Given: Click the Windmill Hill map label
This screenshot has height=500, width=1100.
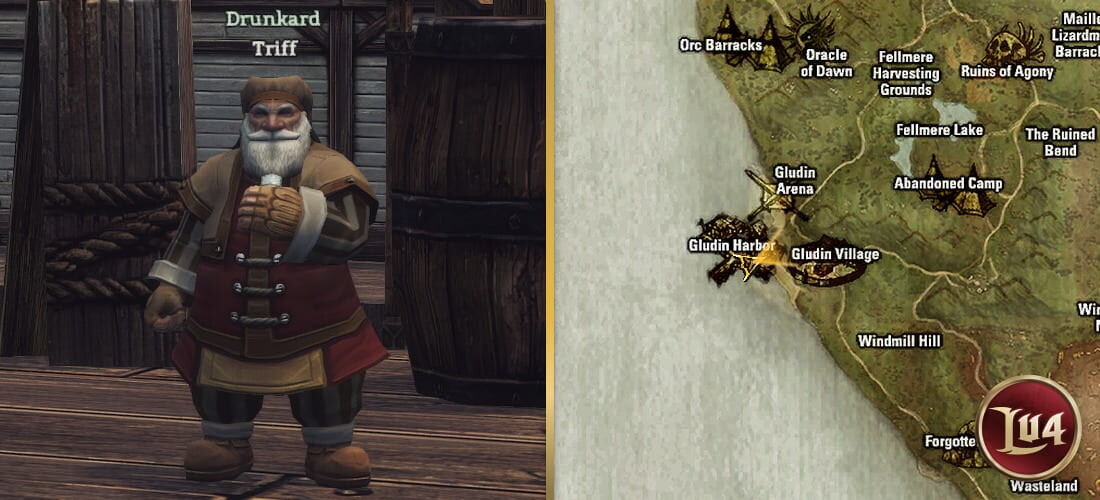Looking at the screenshot, I should pyautogui.click(x=899, y=341).
